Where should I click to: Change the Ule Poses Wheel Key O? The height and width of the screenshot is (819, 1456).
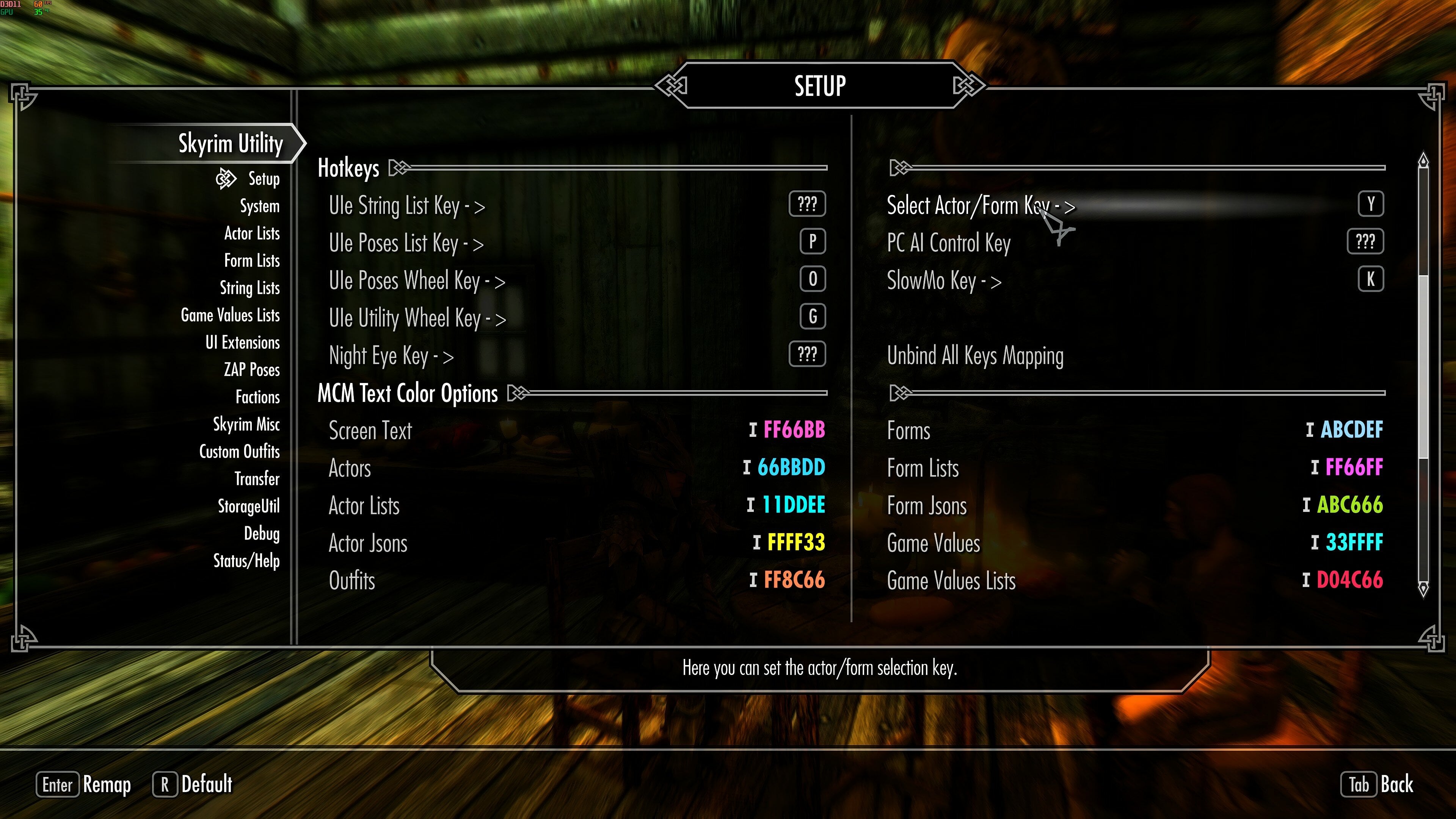click(x=812, y=279)
